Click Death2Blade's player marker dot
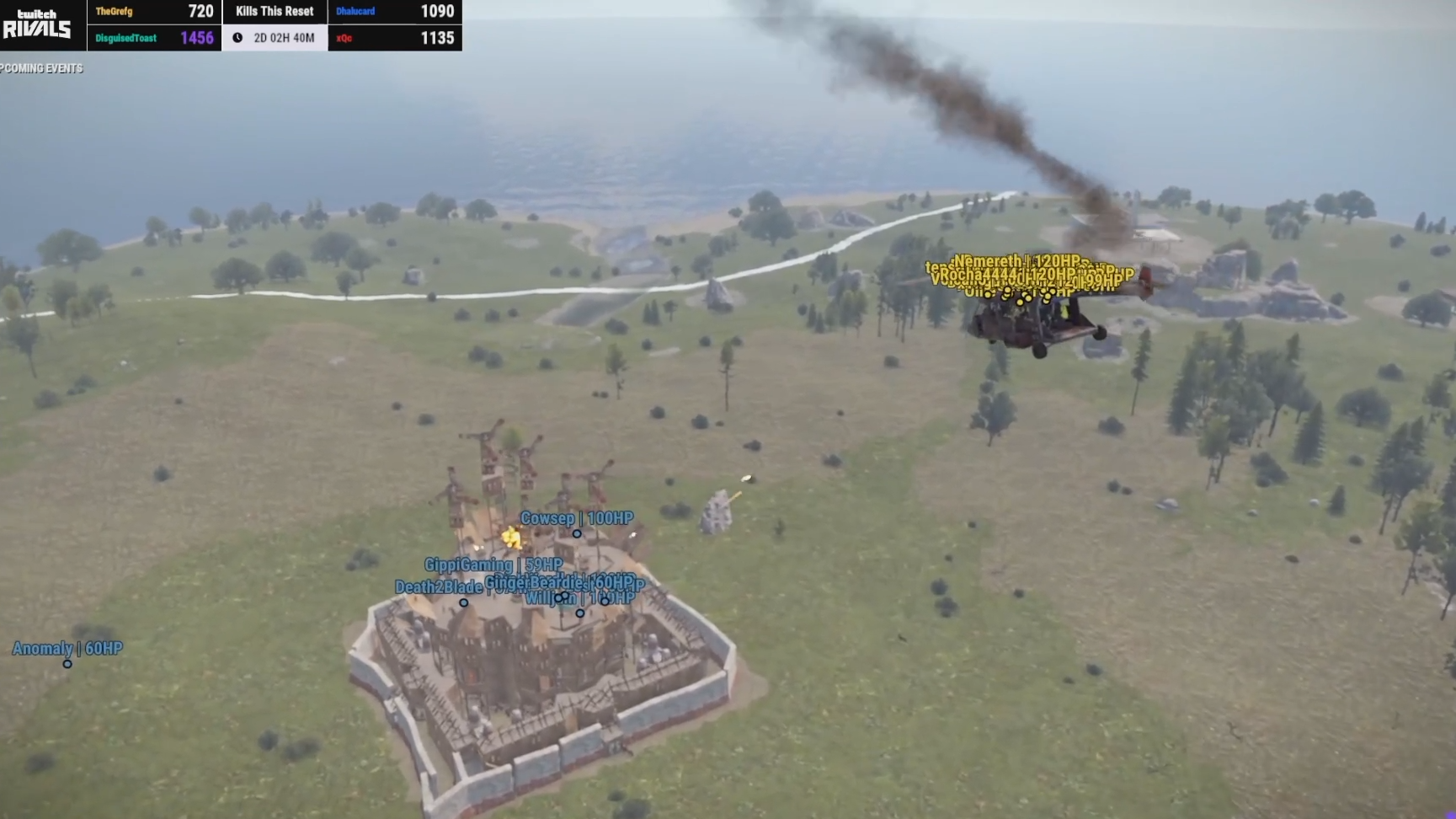The width and height of the screenshot is (1456, 819). 463,603
